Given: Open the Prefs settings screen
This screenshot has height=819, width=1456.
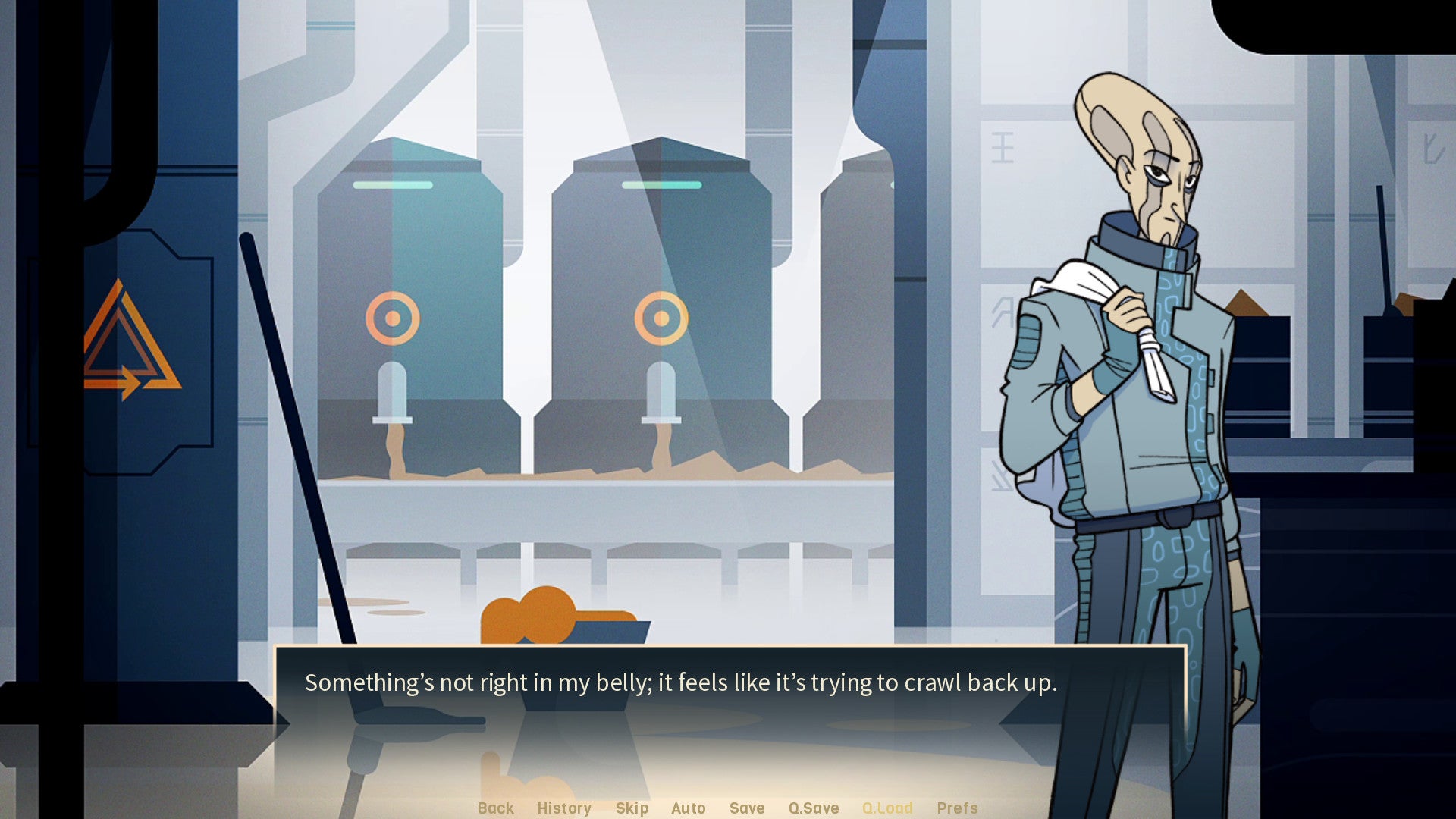Looking at the screenshot, I should click(x=957, y=808).
